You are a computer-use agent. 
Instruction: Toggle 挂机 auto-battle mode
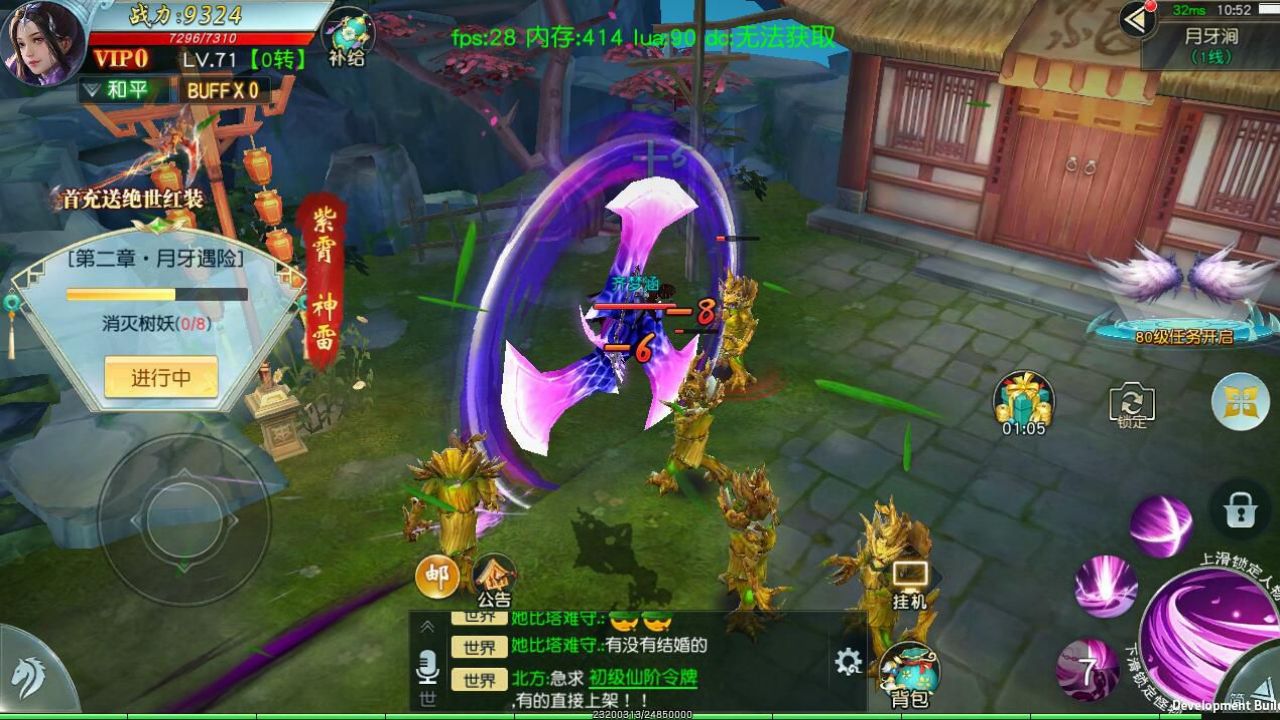click(x=909, y=584)
